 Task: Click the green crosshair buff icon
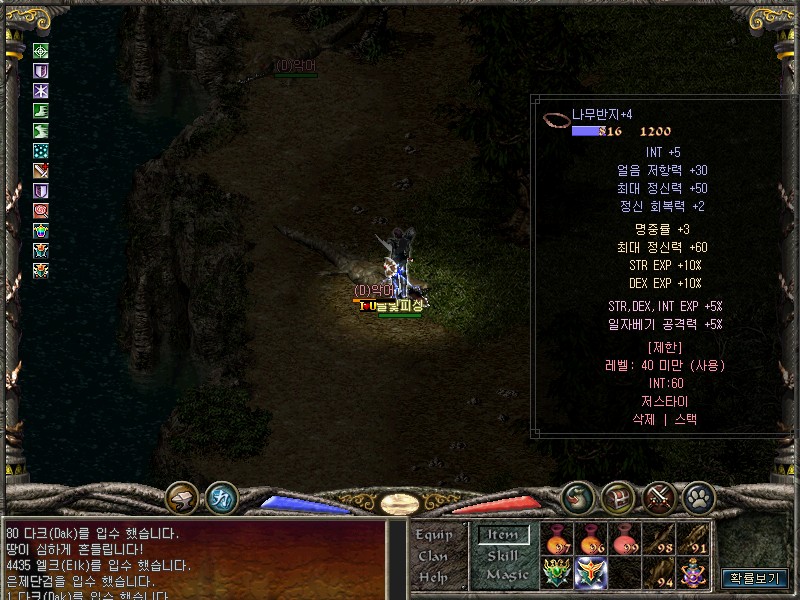pyautogui.click(x=41, y=50)
